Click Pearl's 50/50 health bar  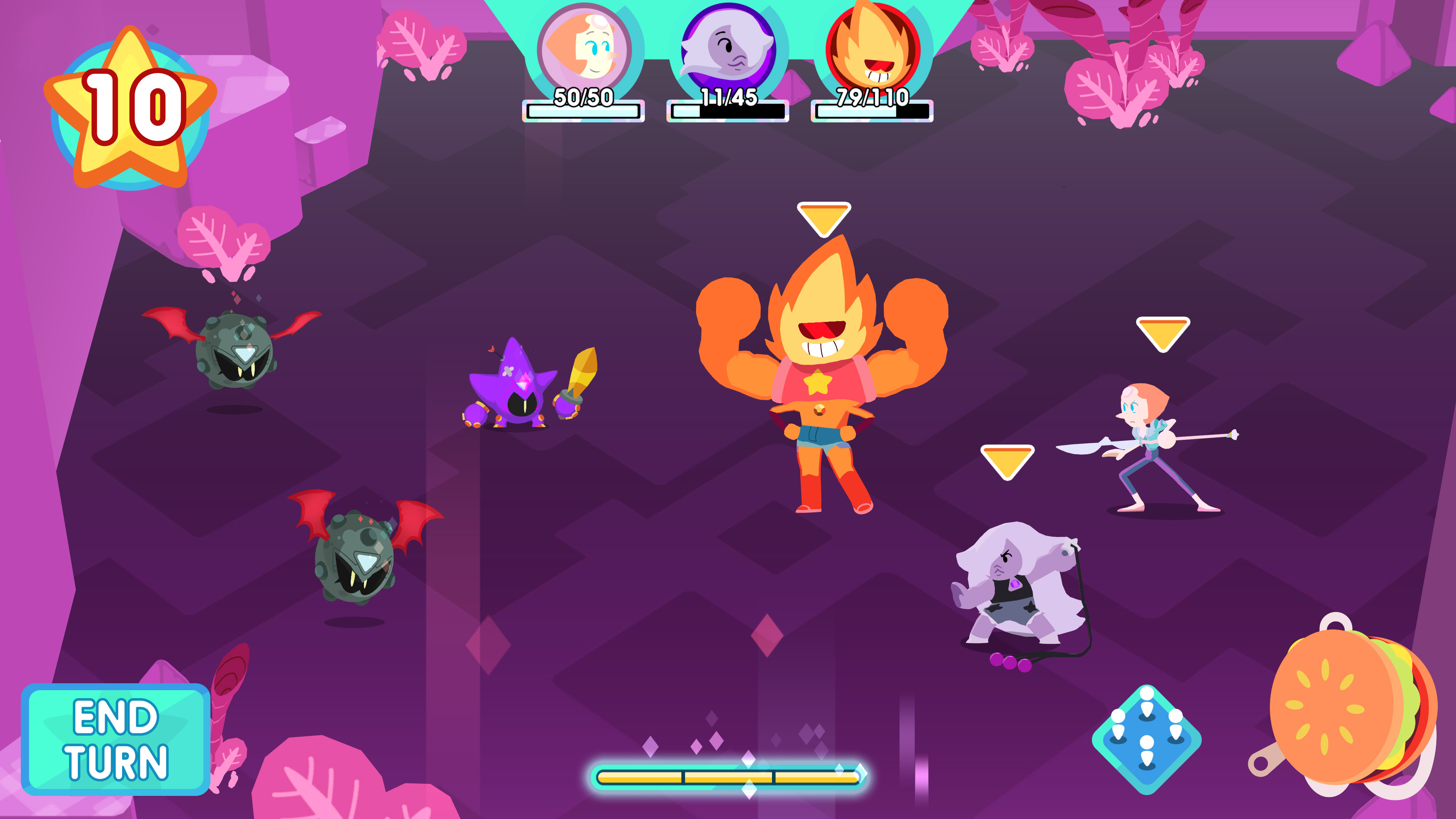click(583, 112)
